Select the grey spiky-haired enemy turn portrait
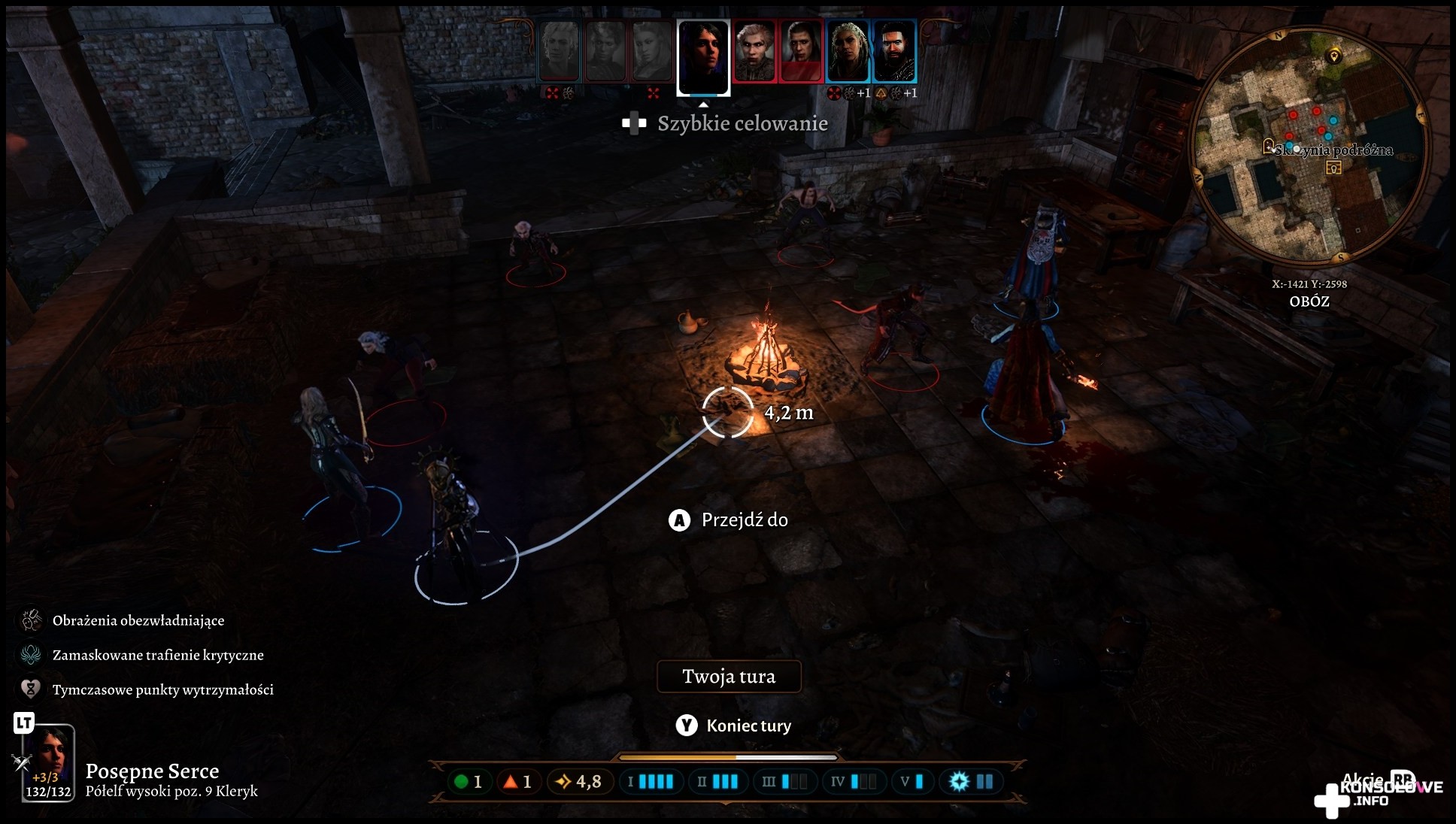Image resolution: width=1456 pixels, height=824 pixels. [x=754, y=51]
